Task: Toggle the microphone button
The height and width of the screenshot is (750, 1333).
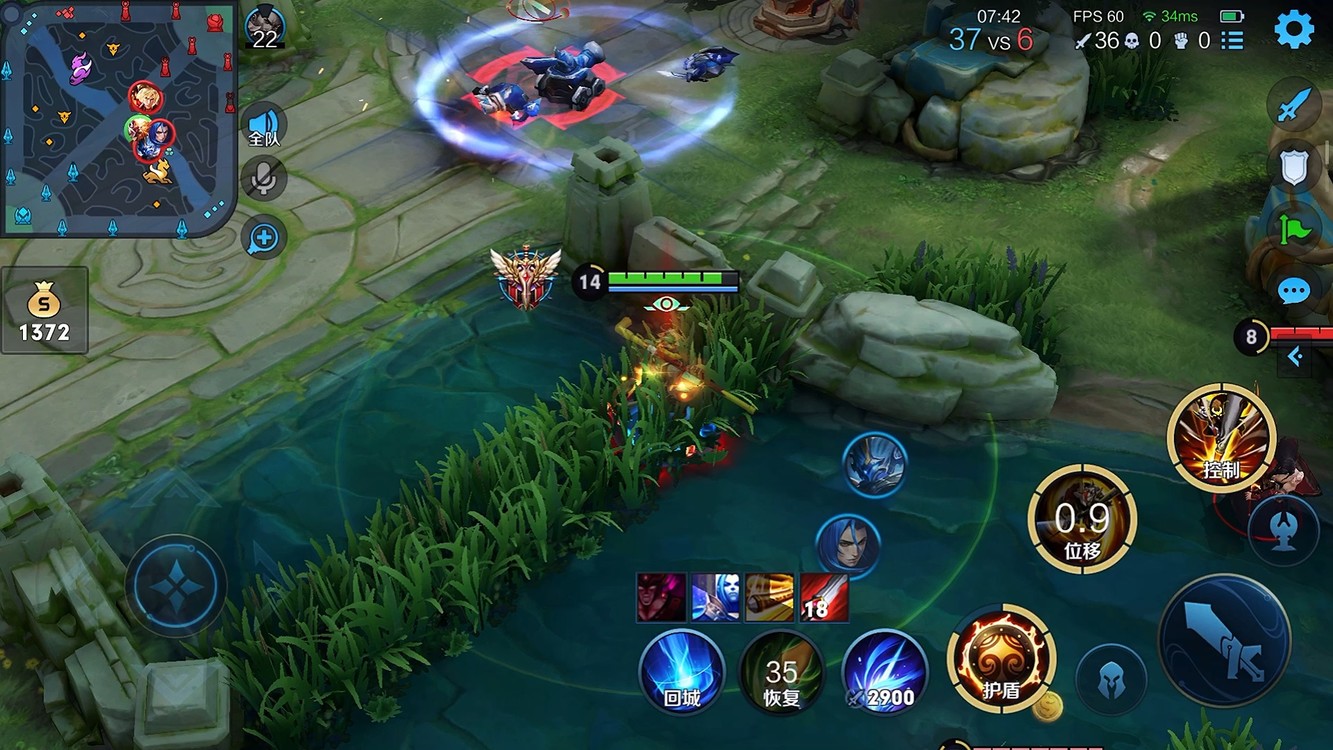Action: [264, 178]
